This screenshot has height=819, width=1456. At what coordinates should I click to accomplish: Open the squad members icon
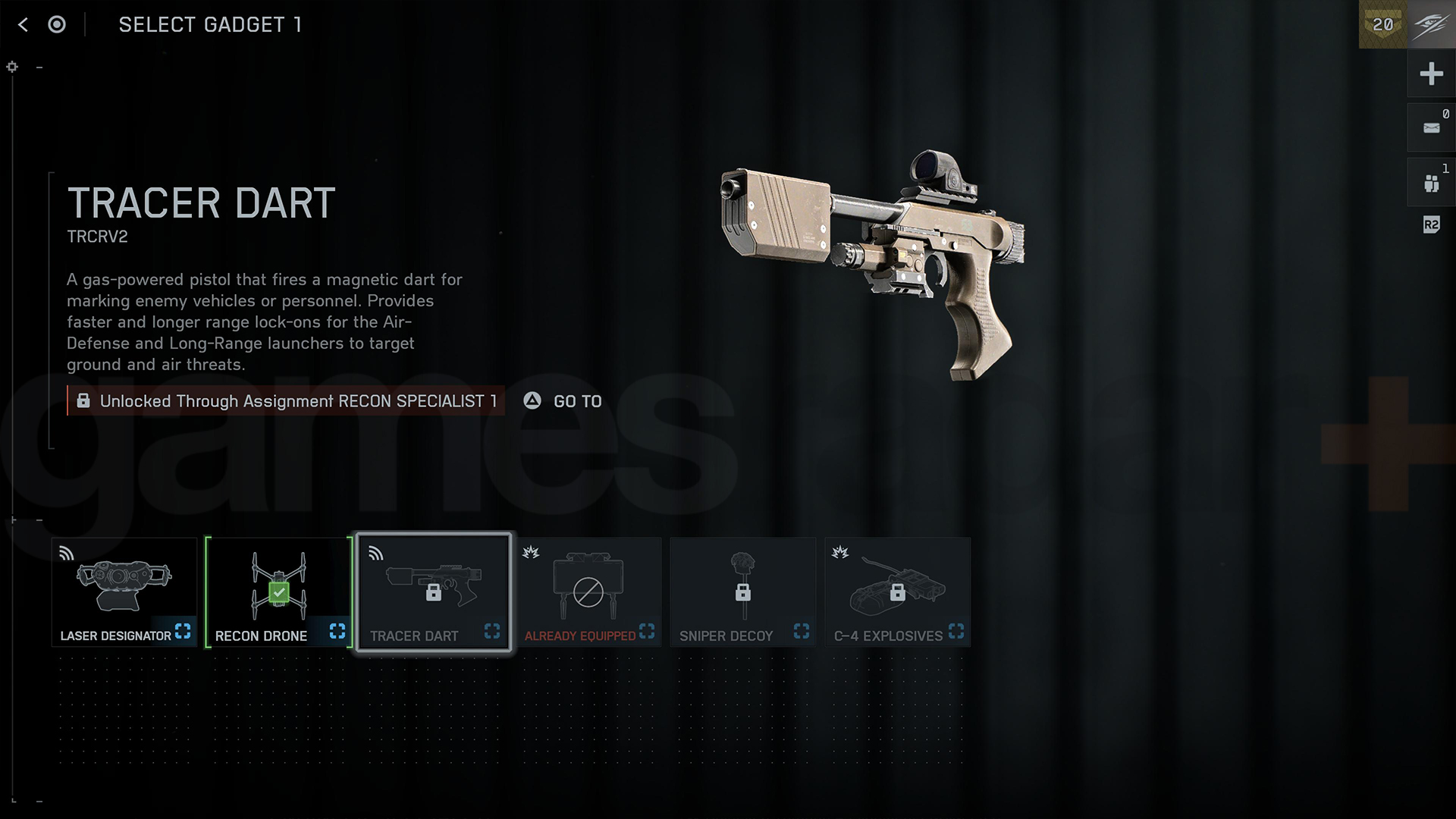coord(1431,183)
